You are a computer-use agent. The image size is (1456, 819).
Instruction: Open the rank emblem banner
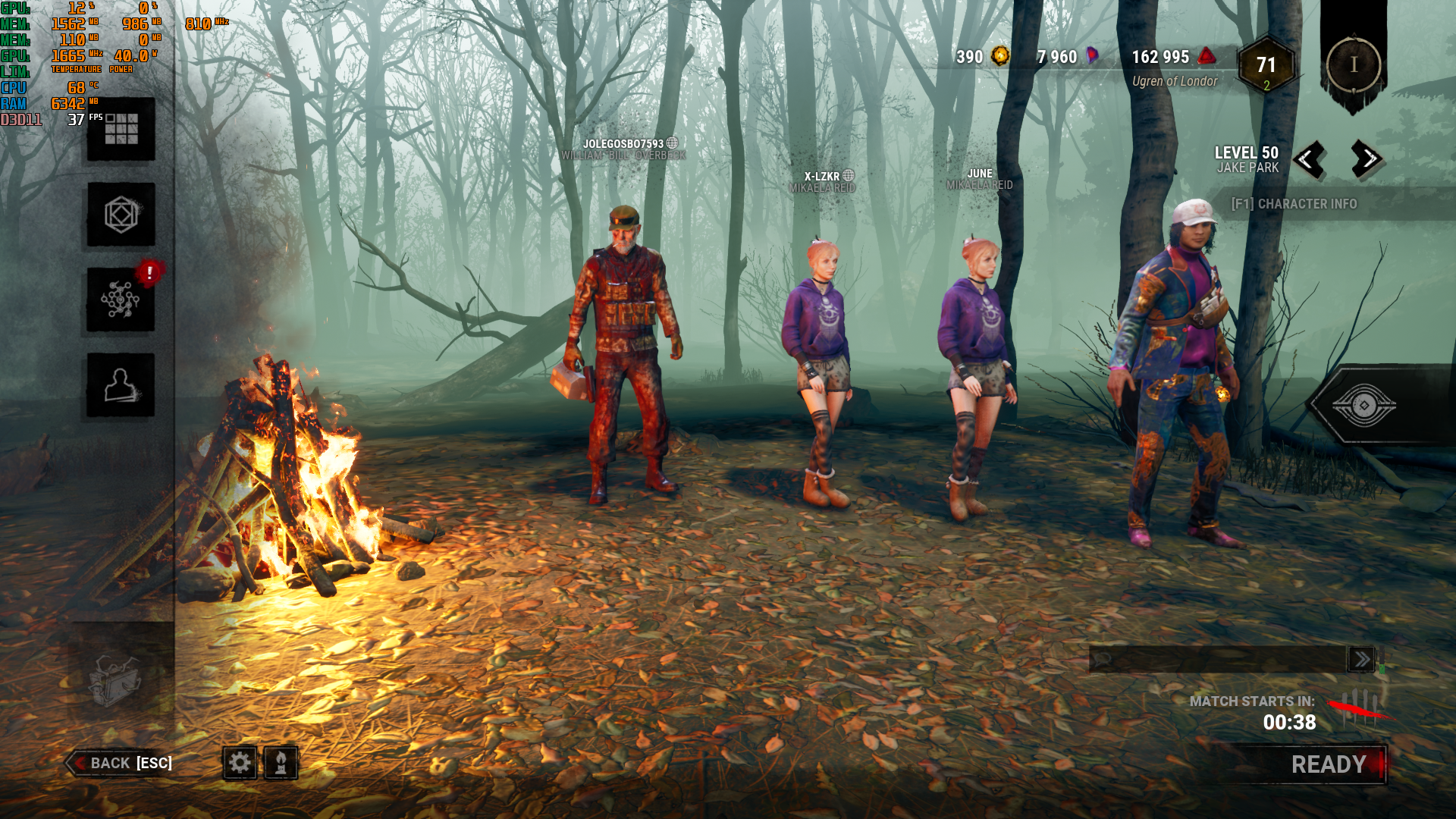(1354, 64)
